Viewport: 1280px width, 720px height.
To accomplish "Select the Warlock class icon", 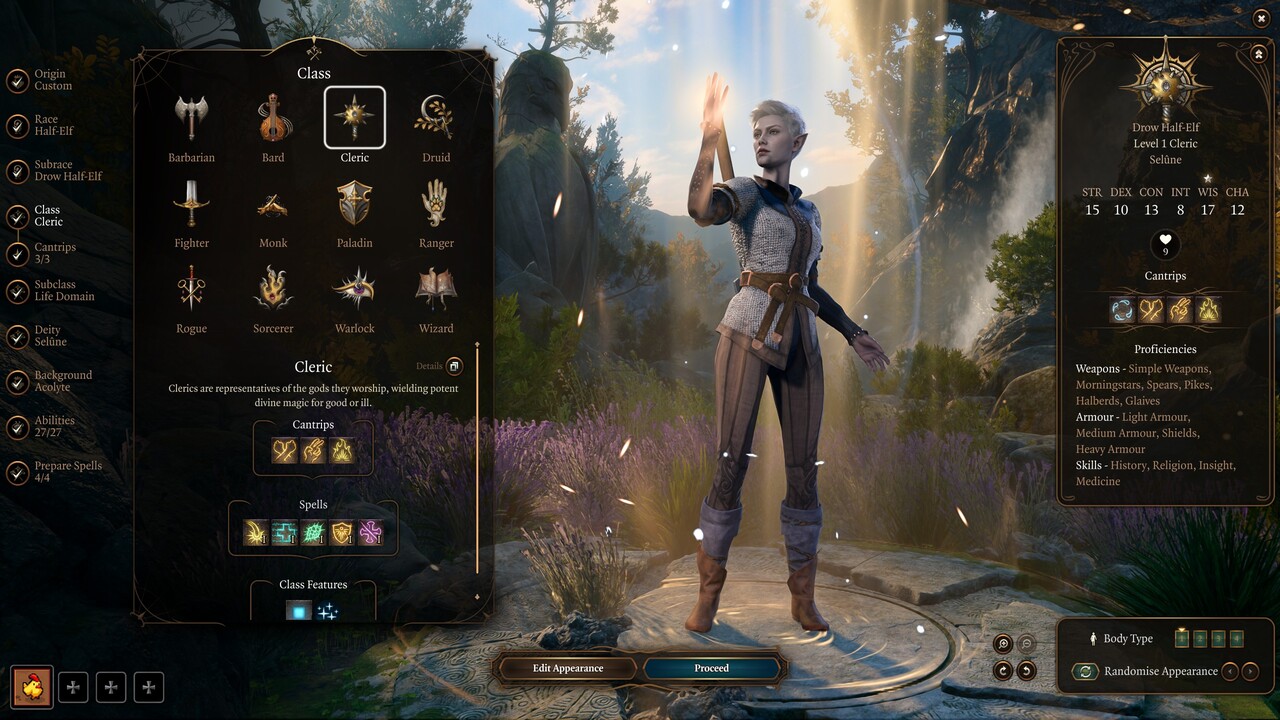I will tap(354, 290).
